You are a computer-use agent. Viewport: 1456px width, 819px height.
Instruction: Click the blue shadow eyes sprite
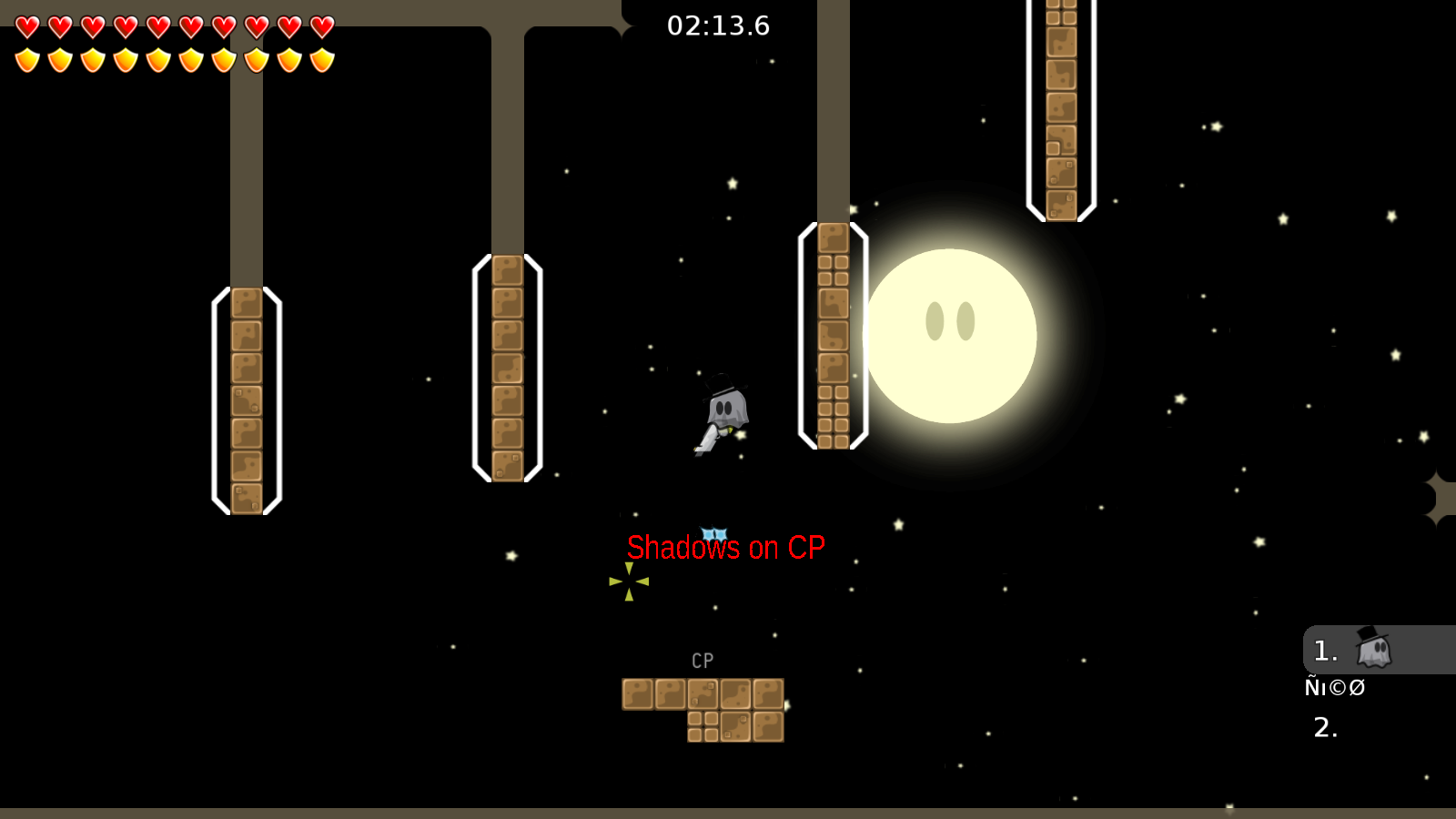coord(715,532)
